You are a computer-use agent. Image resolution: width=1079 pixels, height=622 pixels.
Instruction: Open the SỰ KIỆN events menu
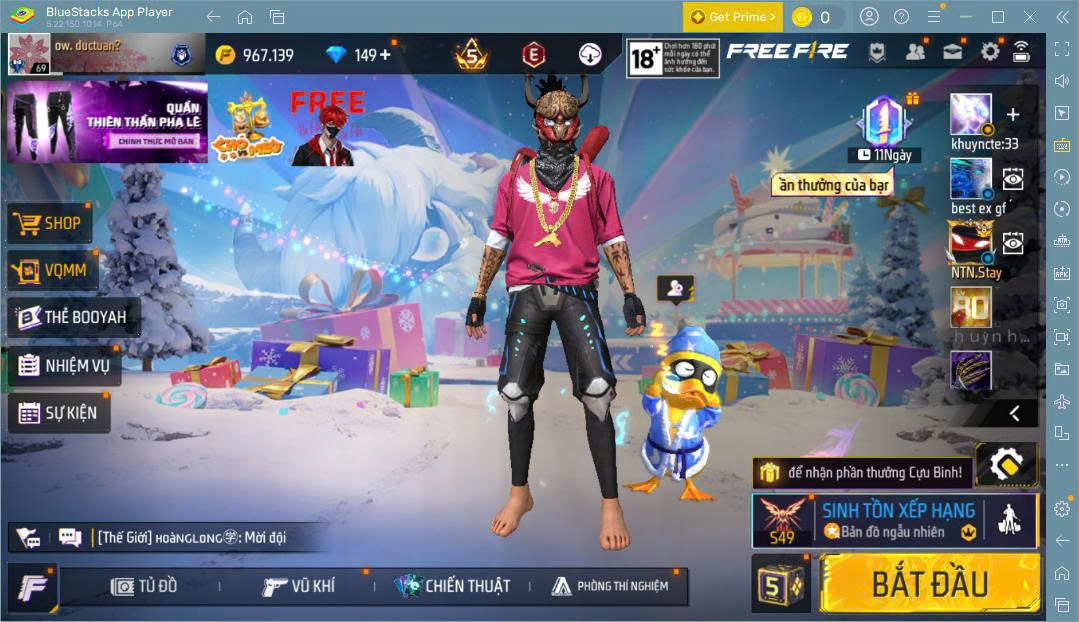59,412
